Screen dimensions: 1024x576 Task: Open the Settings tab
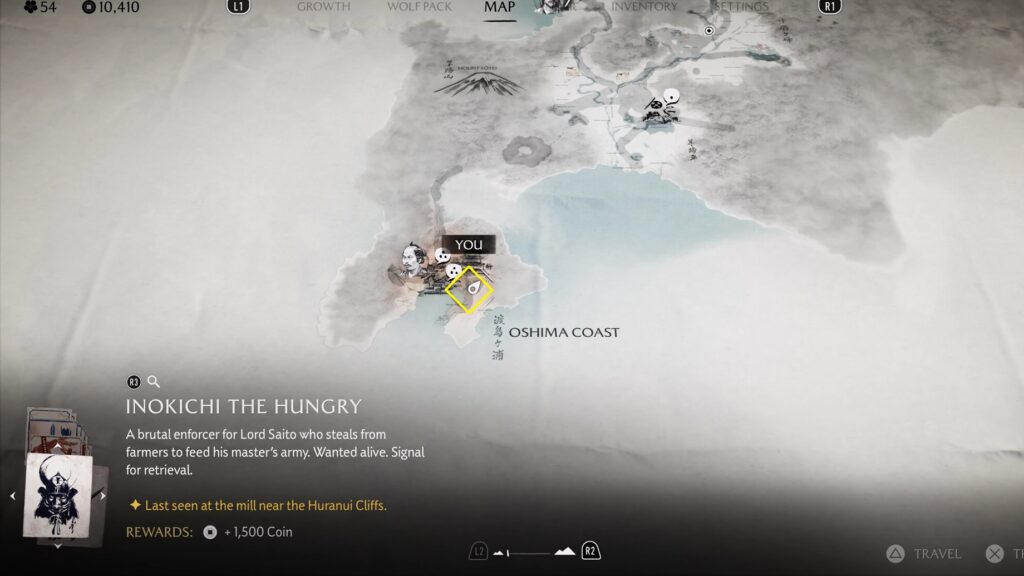(741, 7)
